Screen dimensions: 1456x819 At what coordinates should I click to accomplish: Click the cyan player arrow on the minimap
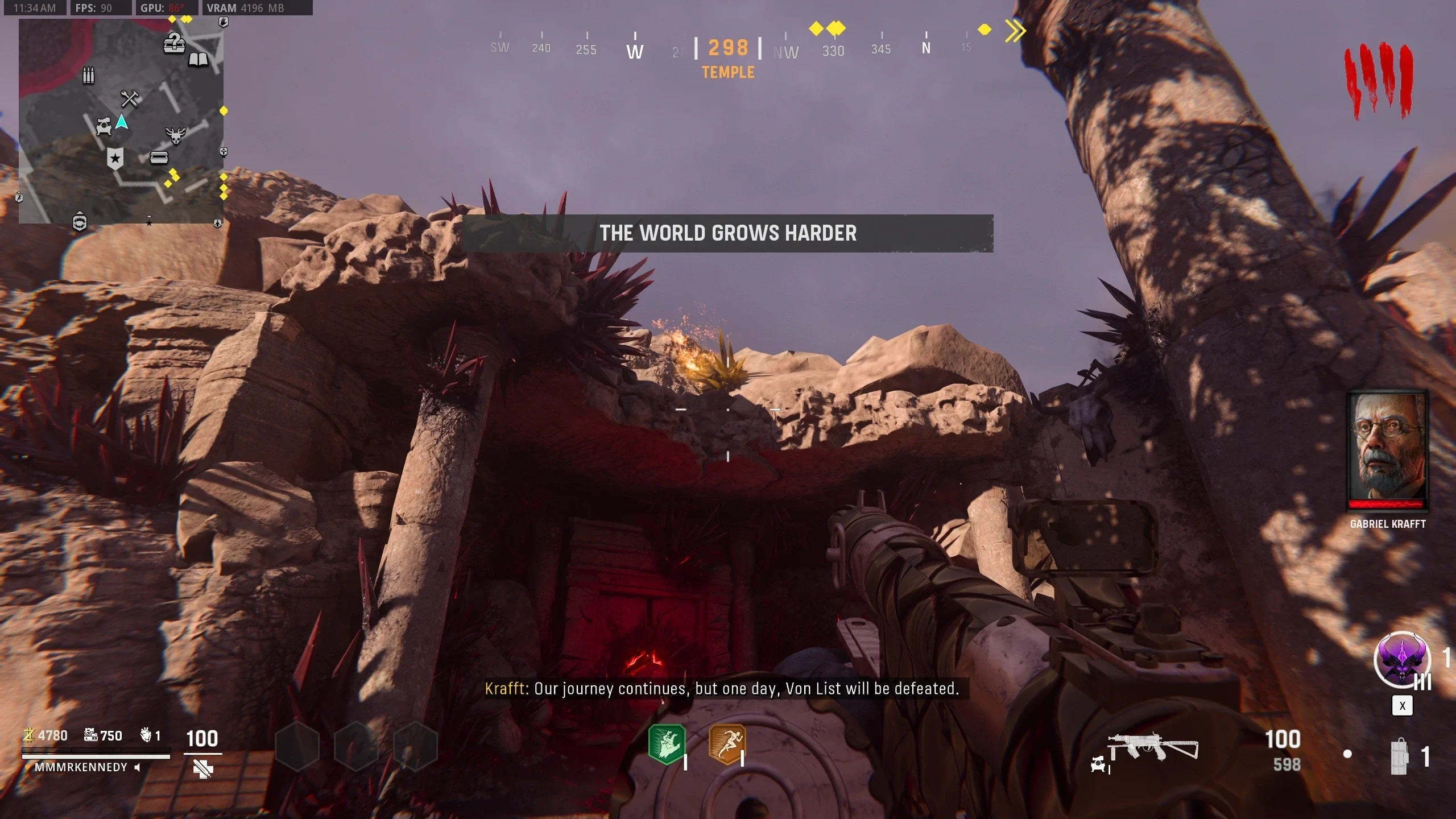[x=122, y=122]
